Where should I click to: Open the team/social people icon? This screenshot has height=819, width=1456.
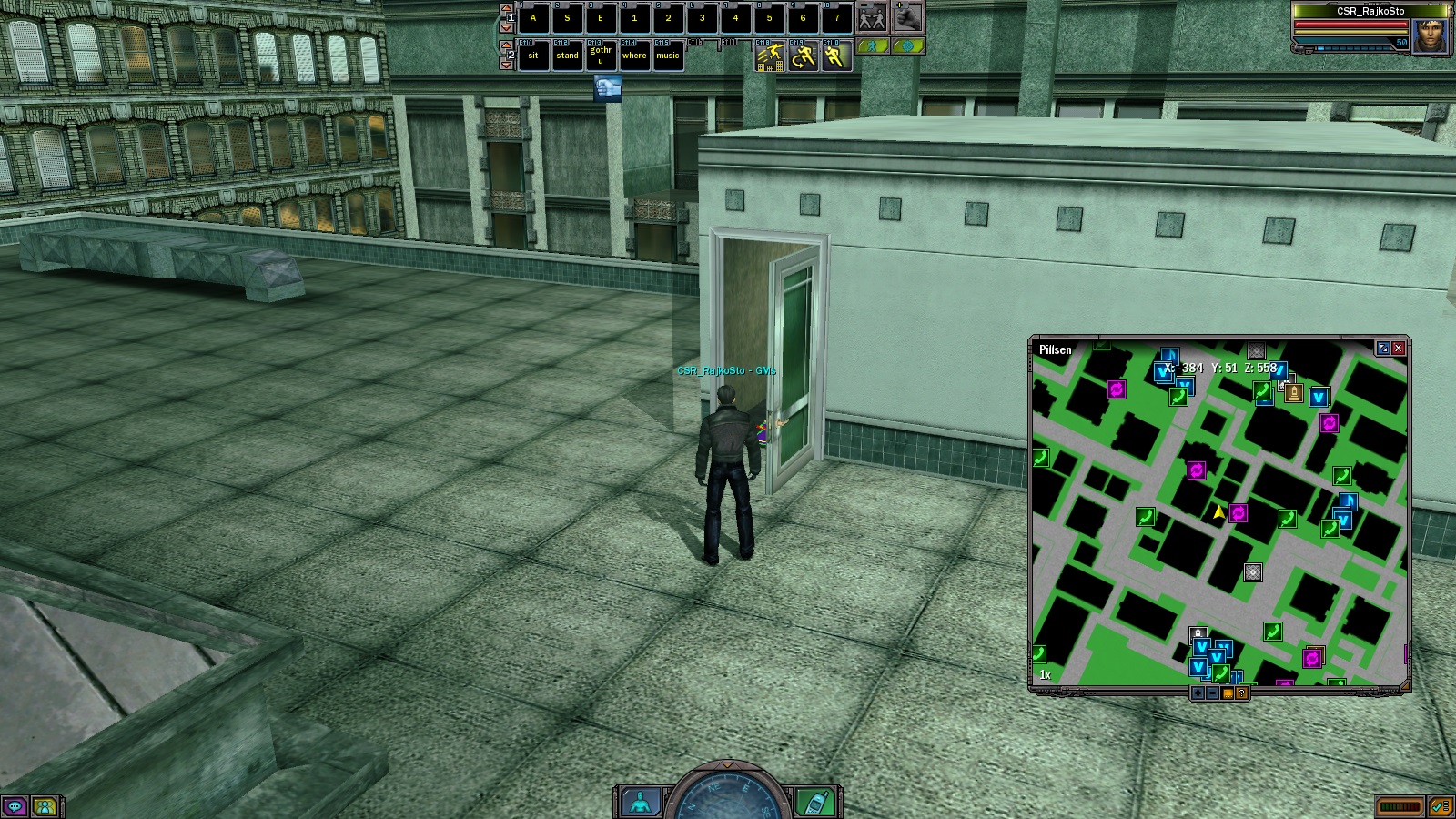(44, 806)
